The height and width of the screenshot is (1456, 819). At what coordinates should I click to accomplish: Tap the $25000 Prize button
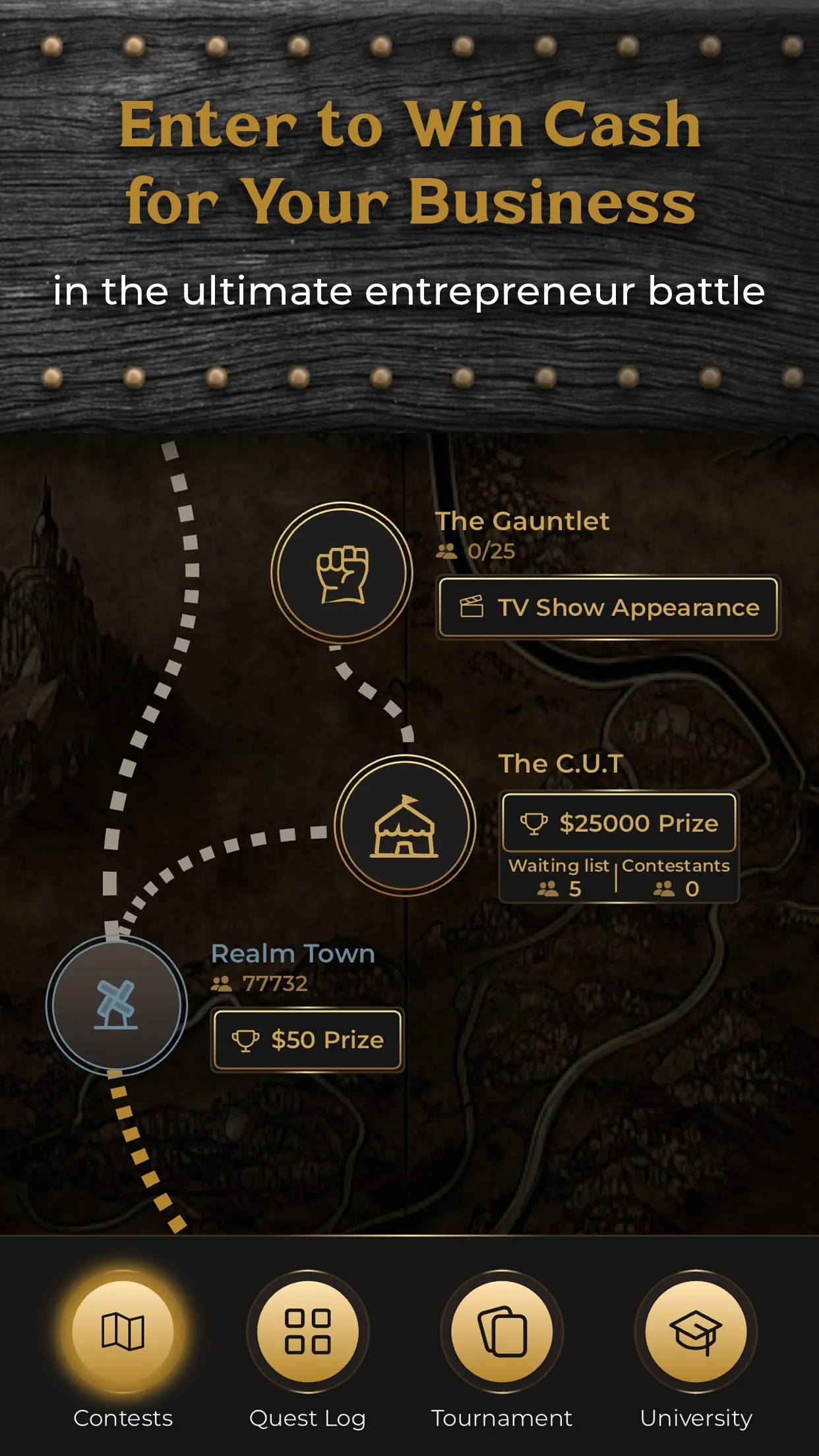[x=619, y=823]
